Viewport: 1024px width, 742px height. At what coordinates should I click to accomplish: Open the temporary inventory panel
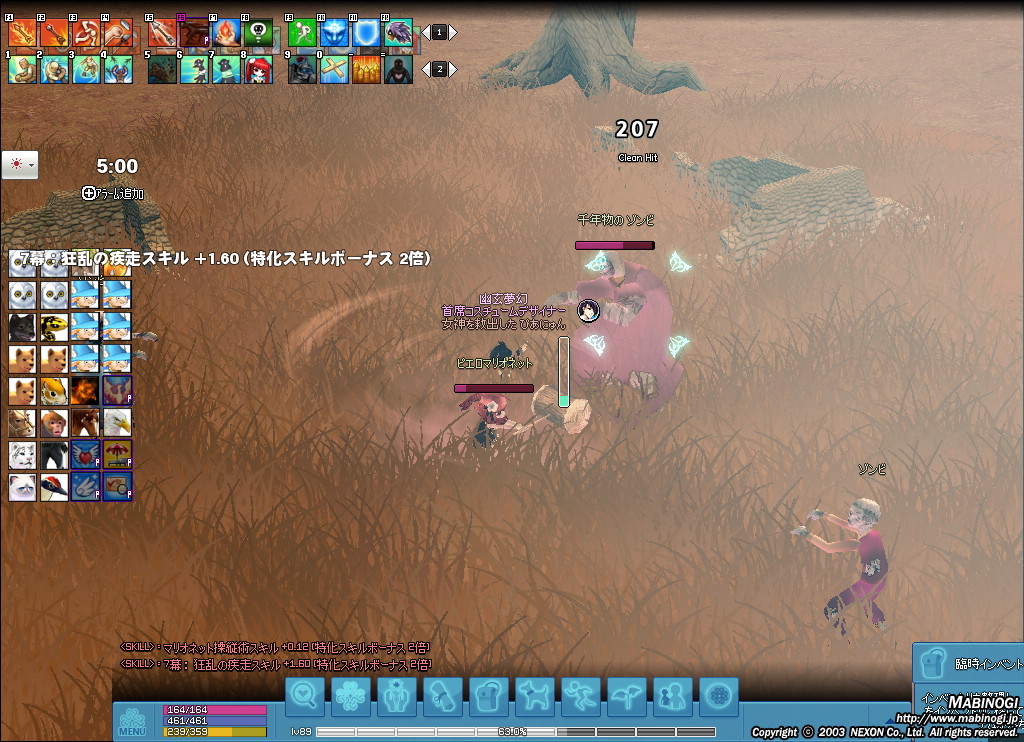[968, 664]
